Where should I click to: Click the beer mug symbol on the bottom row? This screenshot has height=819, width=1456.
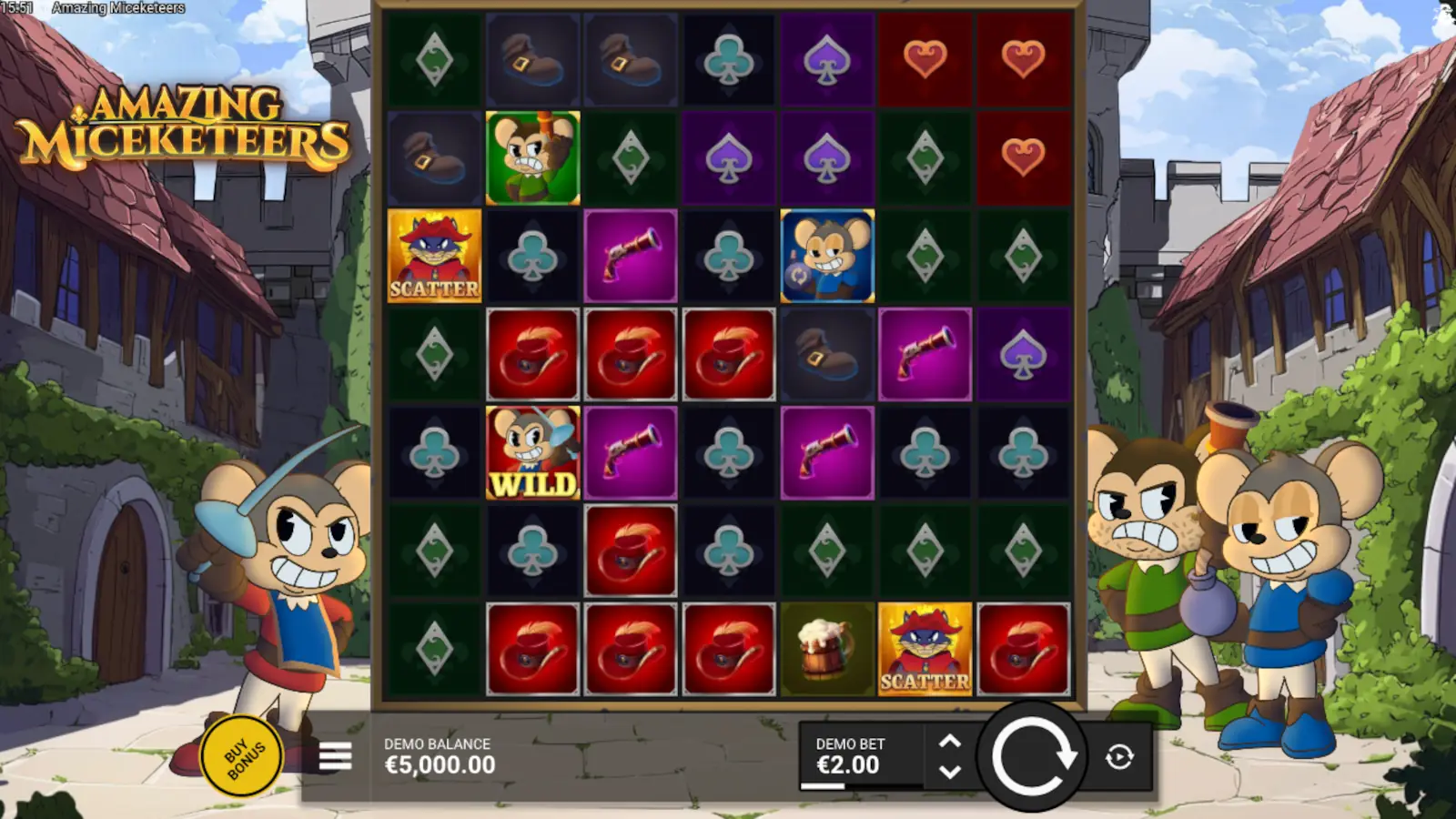click(826, 650)
